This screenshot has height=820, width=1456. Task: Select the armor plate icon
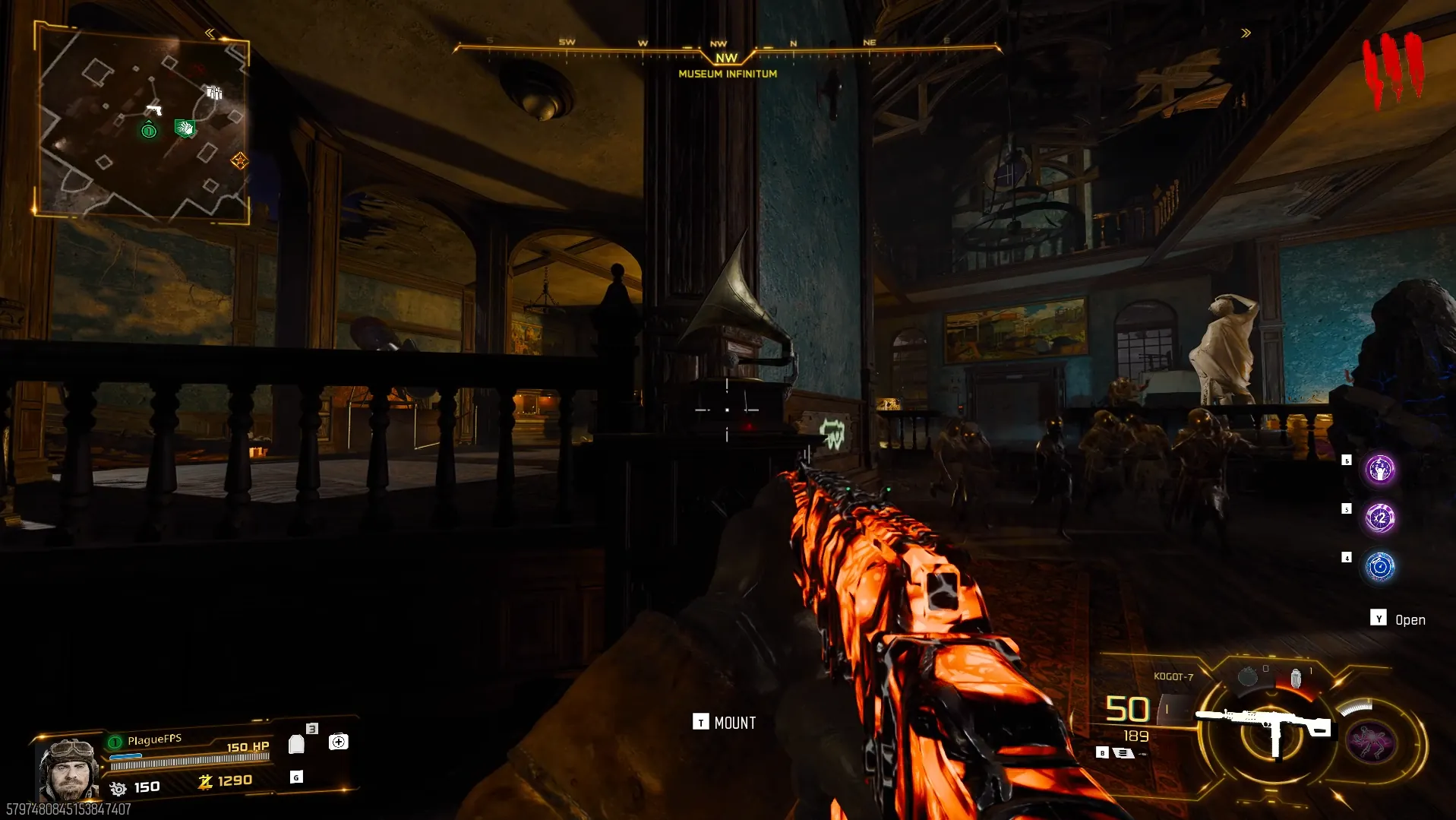coord(297,744)
